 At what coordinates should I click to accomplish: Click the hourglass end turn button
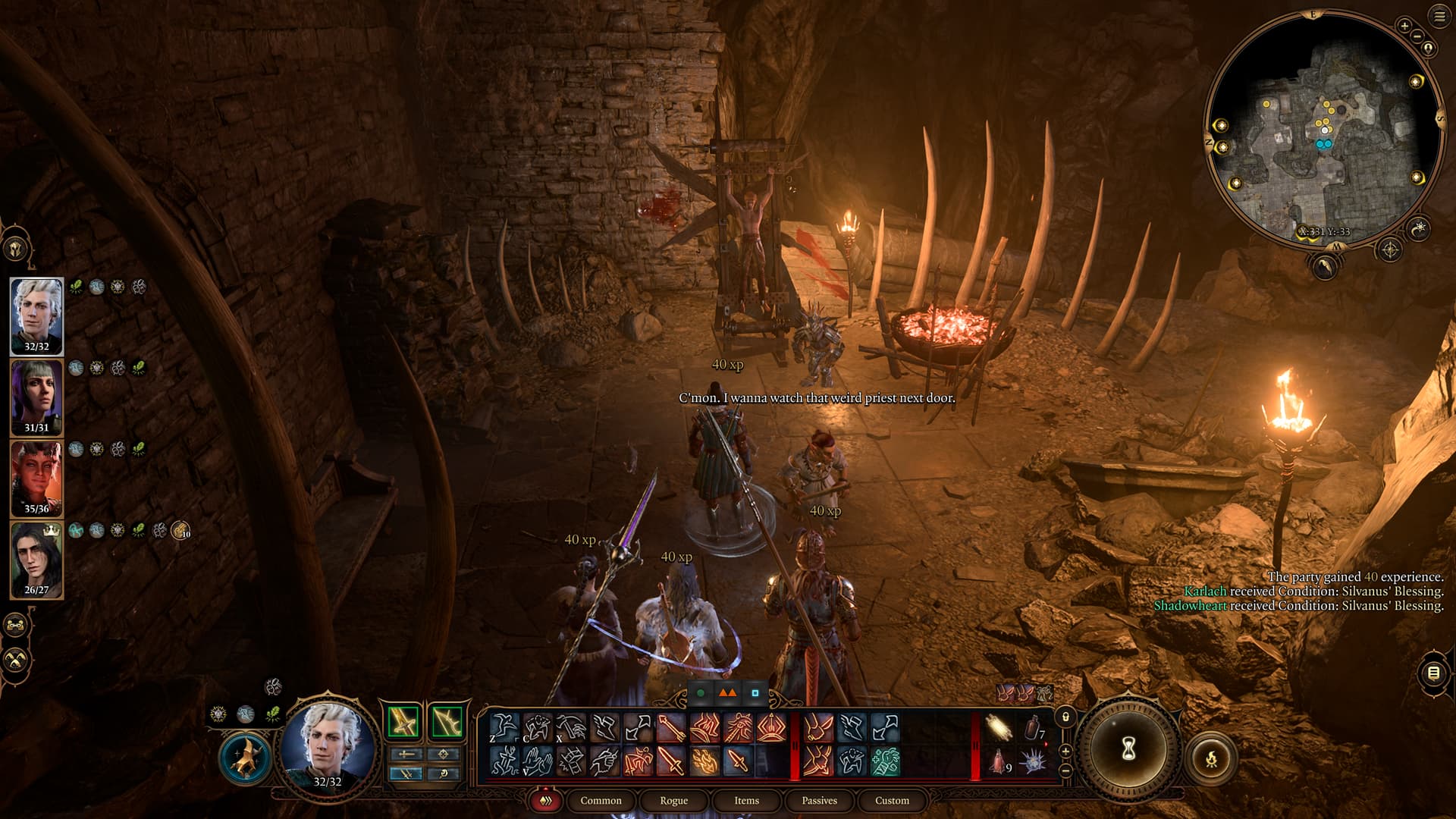pos(1128,749)
